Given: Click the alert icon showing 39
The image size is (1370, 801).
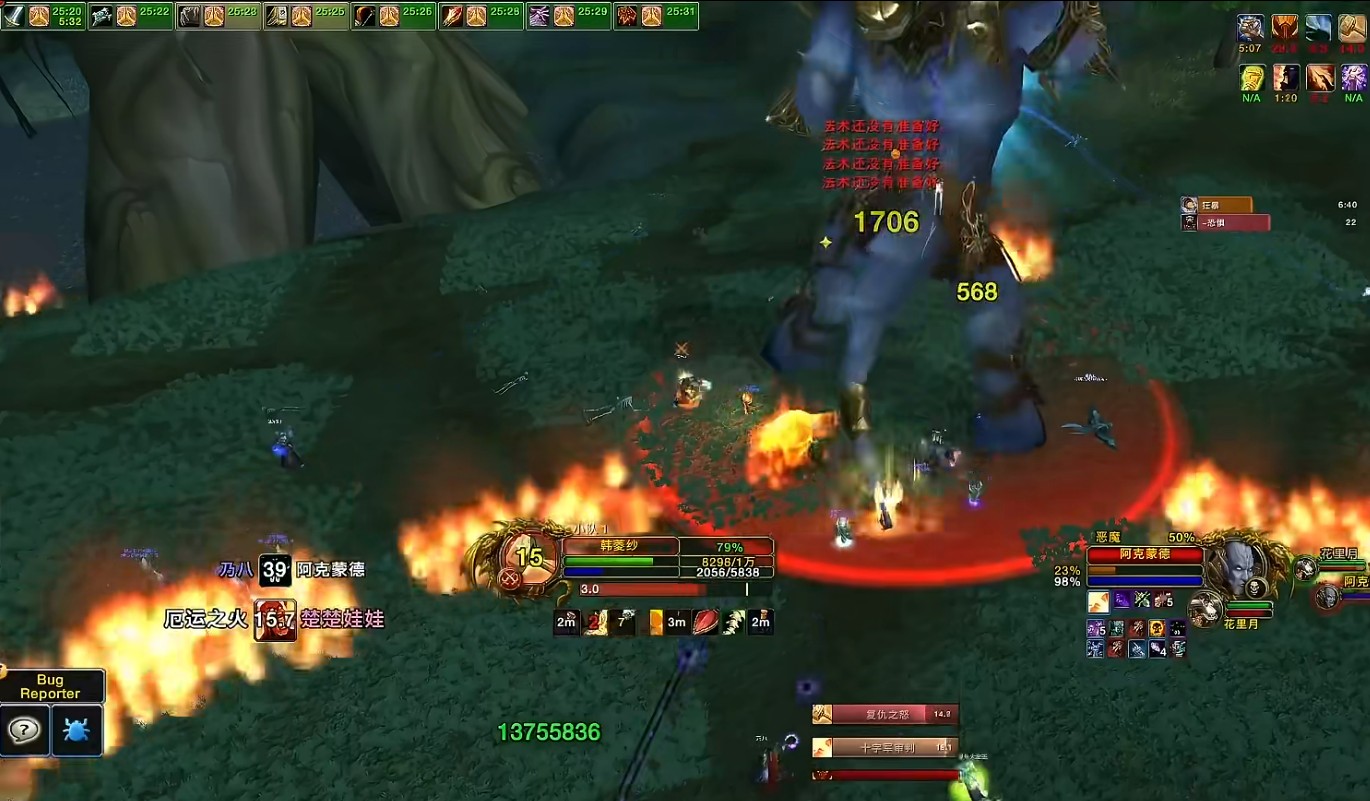Looking at the screenshot, I should 275,570.
